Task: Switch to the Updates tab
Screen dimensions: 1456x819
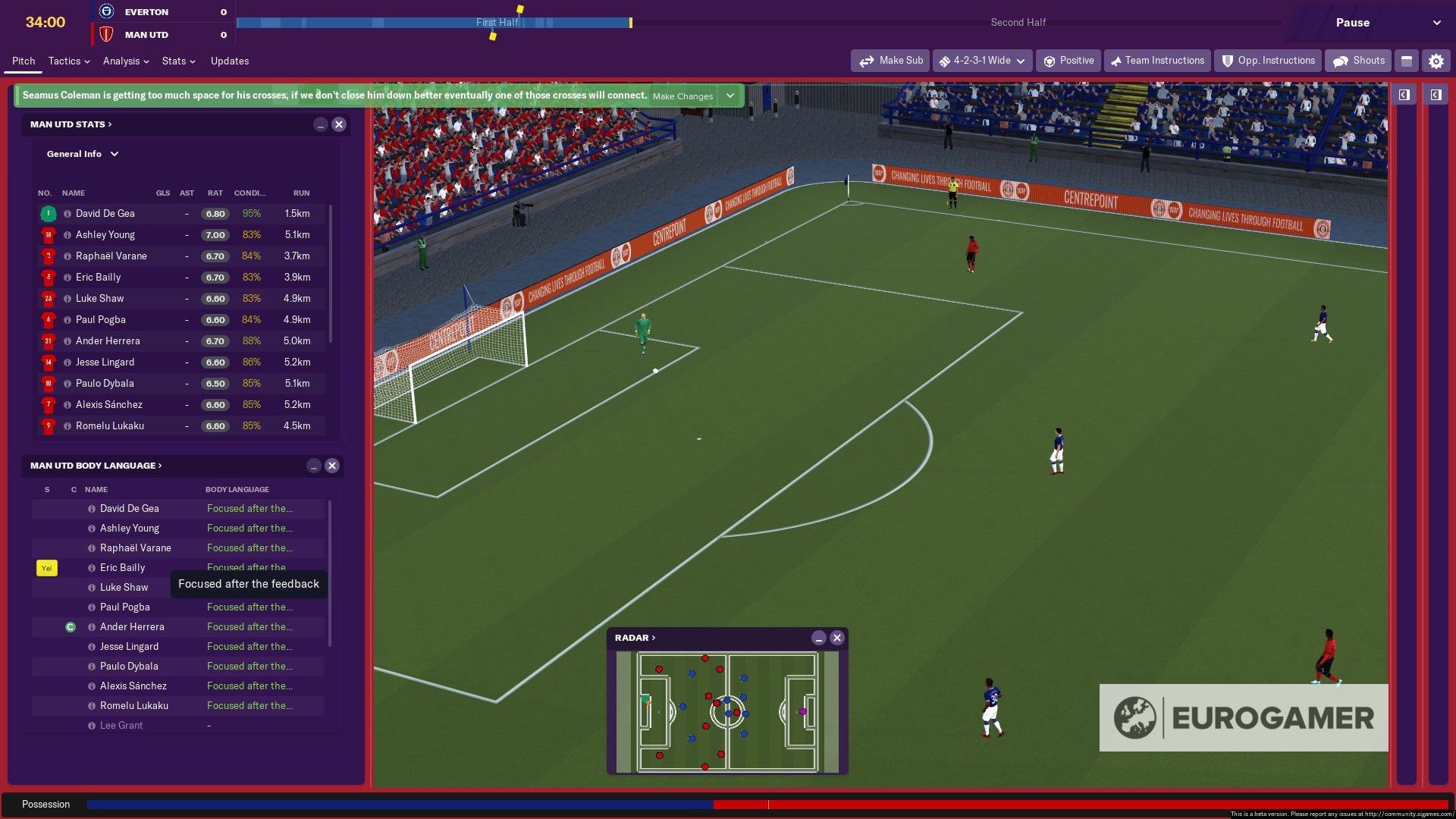Action: 230,61
